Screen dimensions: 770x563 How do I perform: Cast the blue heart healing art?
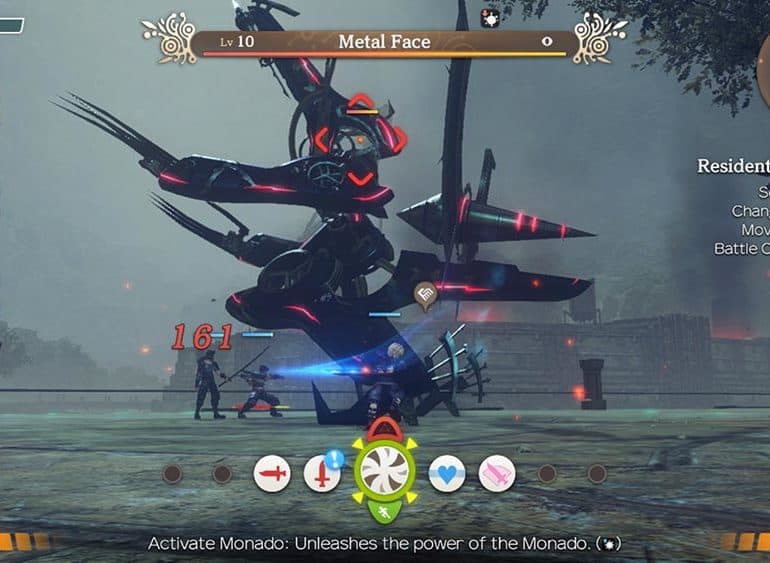point(447,472)
